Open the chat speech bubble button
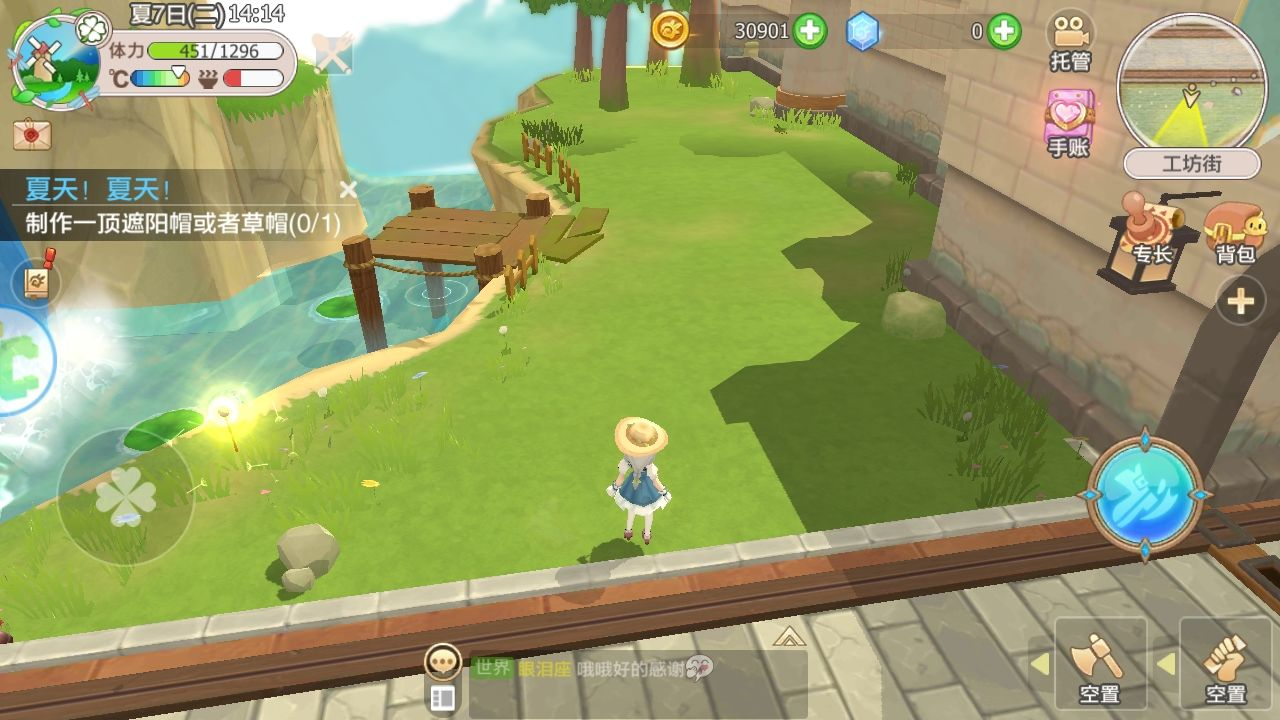Screen dimensions: 1280x720 pos(442,661)
